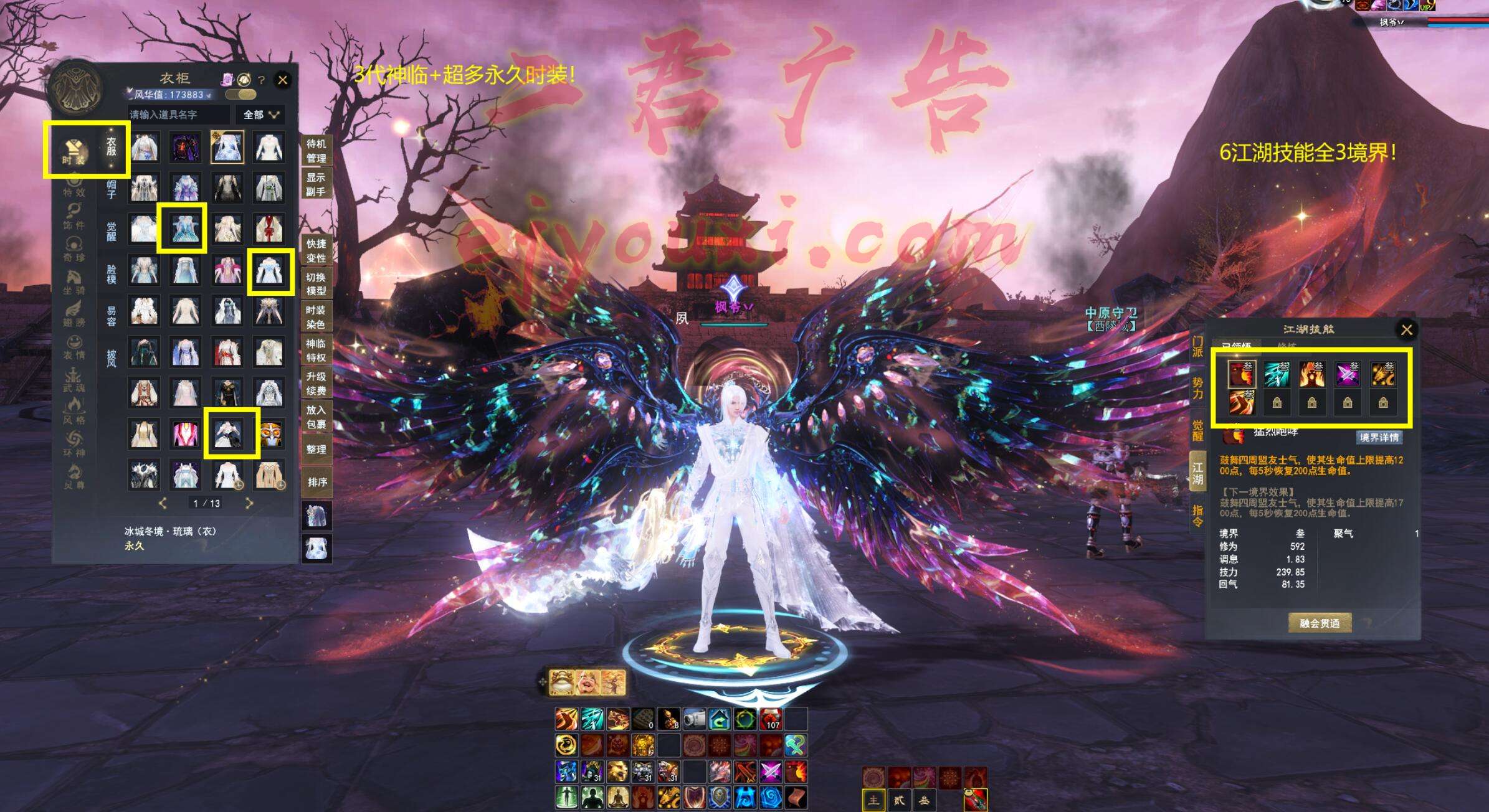Click the 时装染色 dye button

(316, 317)
